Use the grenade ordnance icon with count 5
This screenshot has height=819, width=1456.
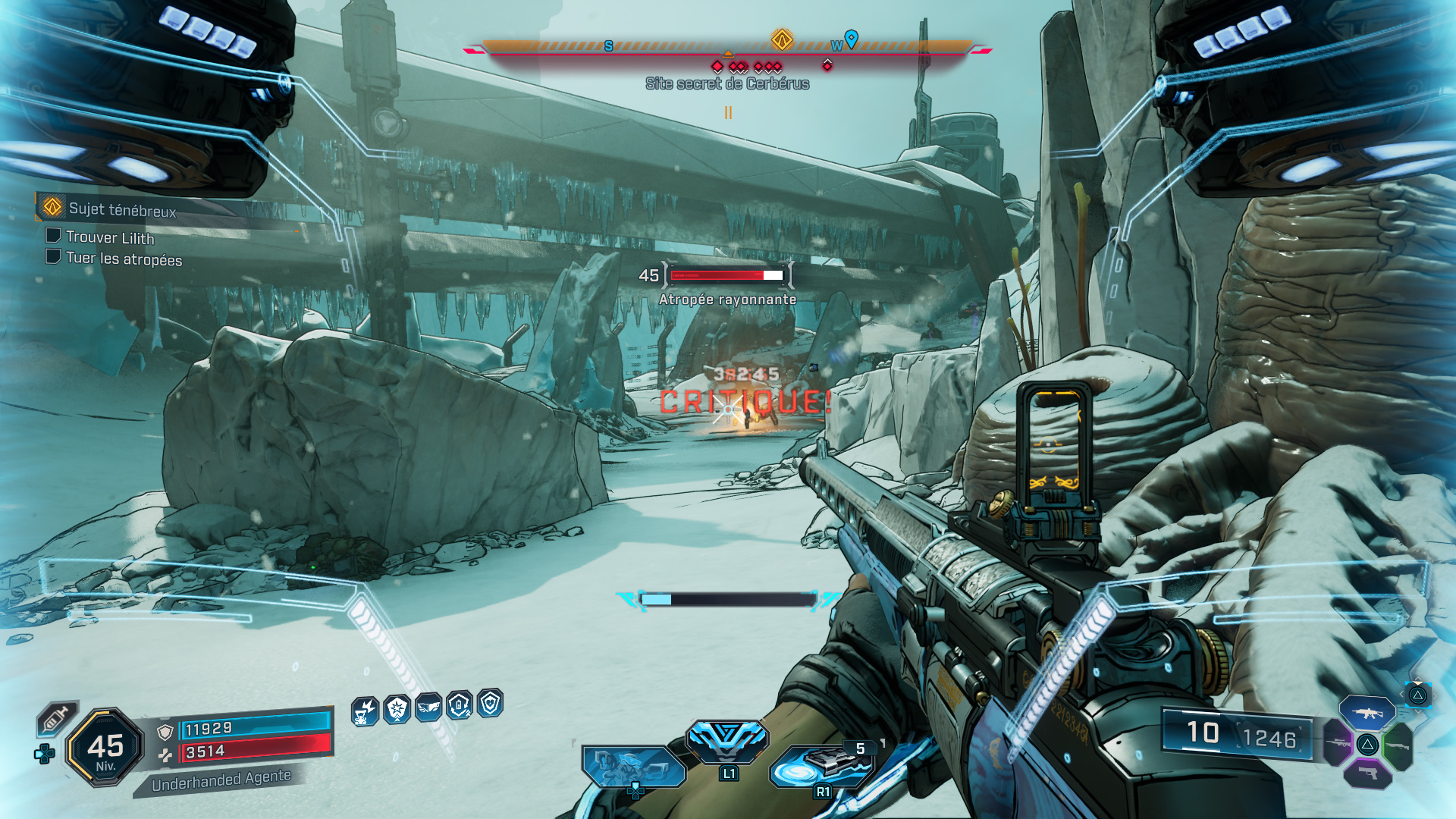pyautogui.click(x=824, y=764)
